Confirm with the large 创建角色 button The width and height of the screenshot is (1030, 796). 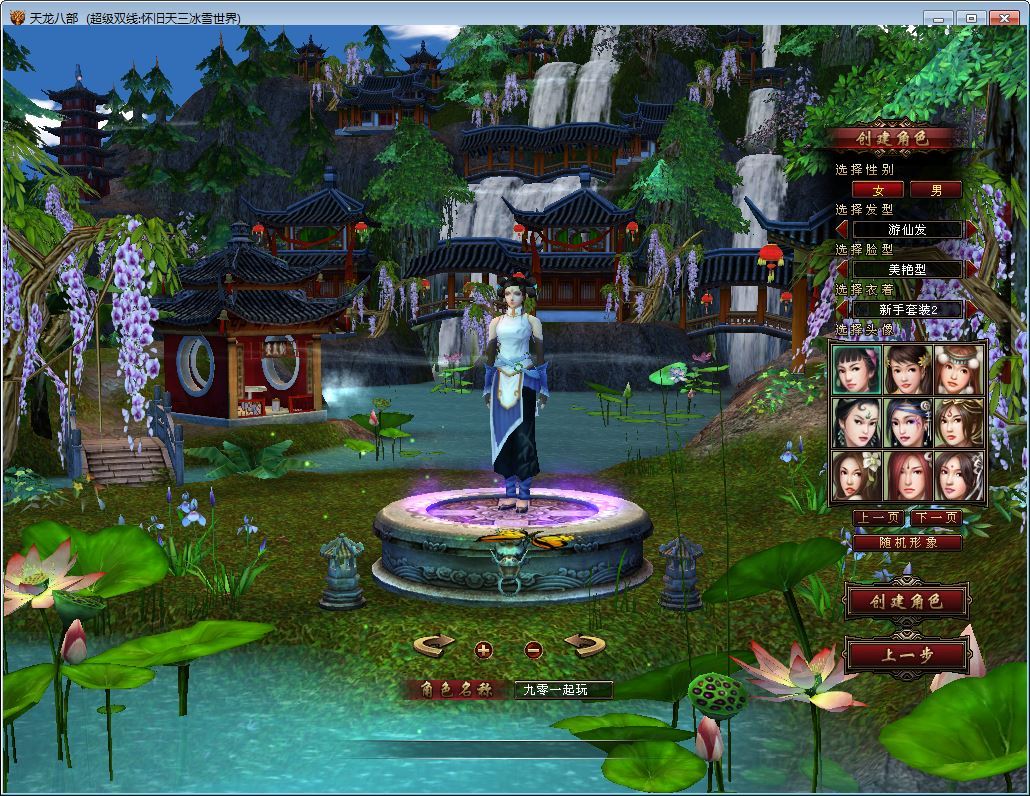pos(906,602)
